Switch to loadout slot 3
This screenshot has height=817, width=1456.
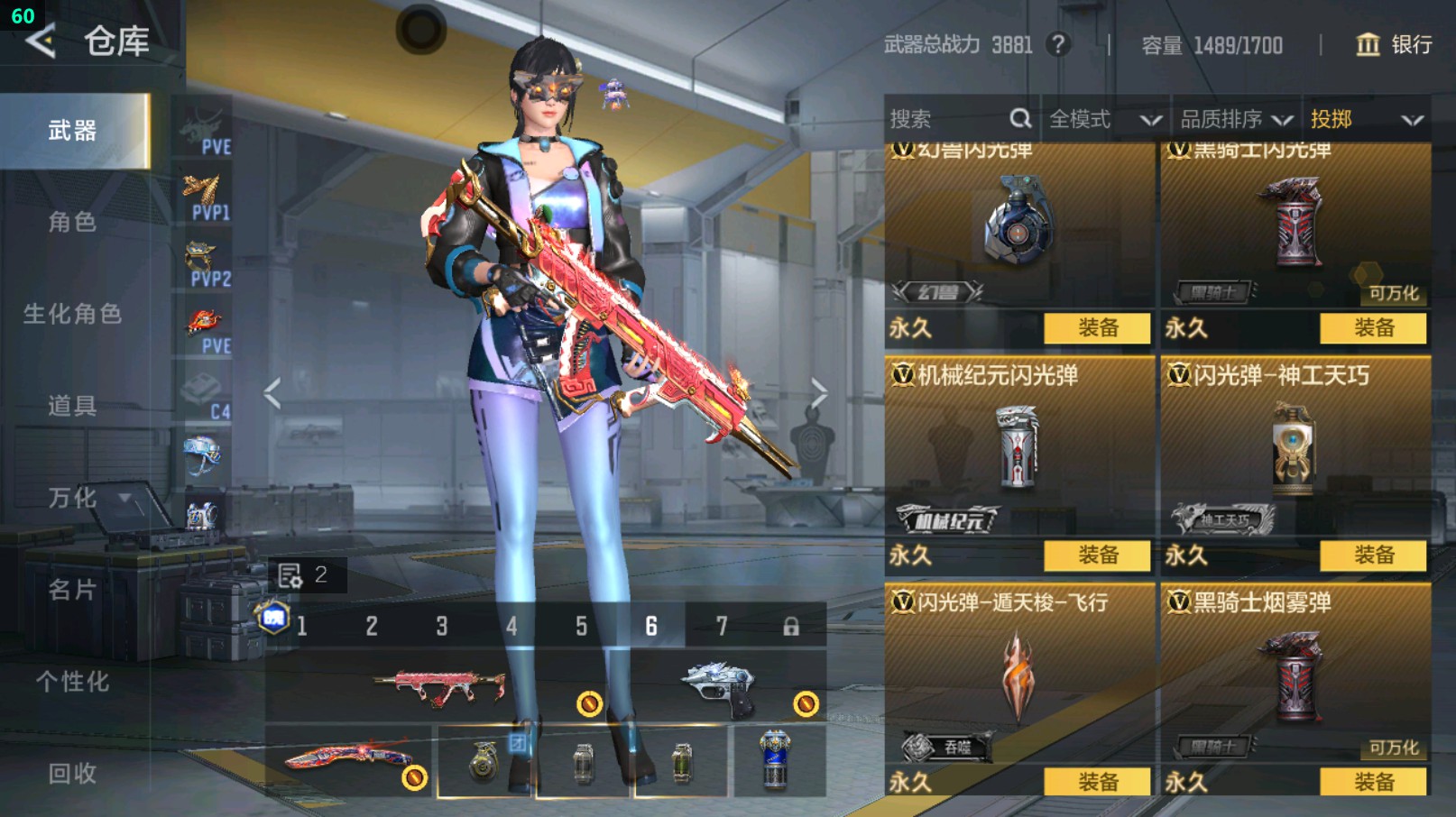coord(441,626)
